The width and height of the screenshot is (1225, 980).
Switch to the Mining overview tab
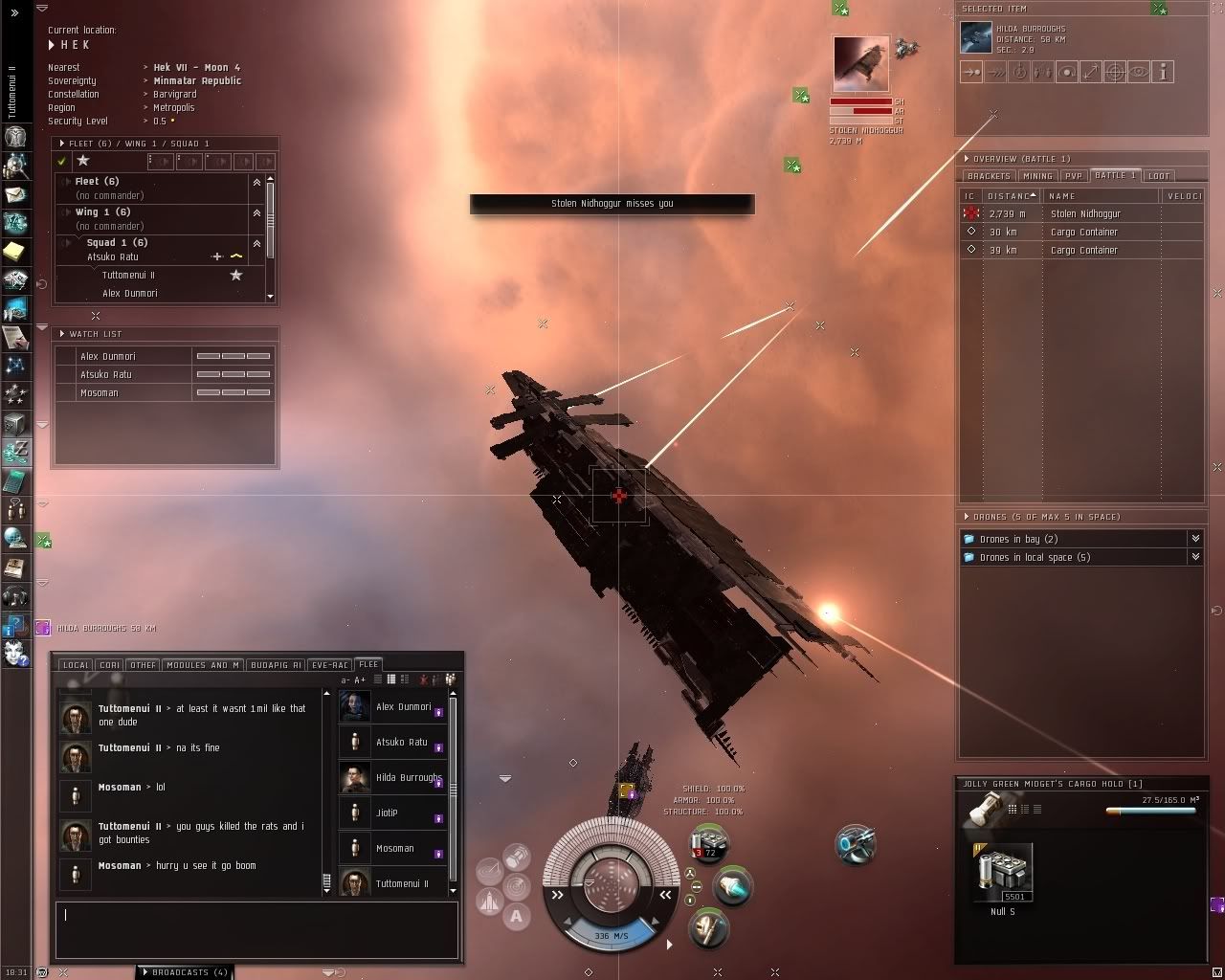click(1037, 176)
